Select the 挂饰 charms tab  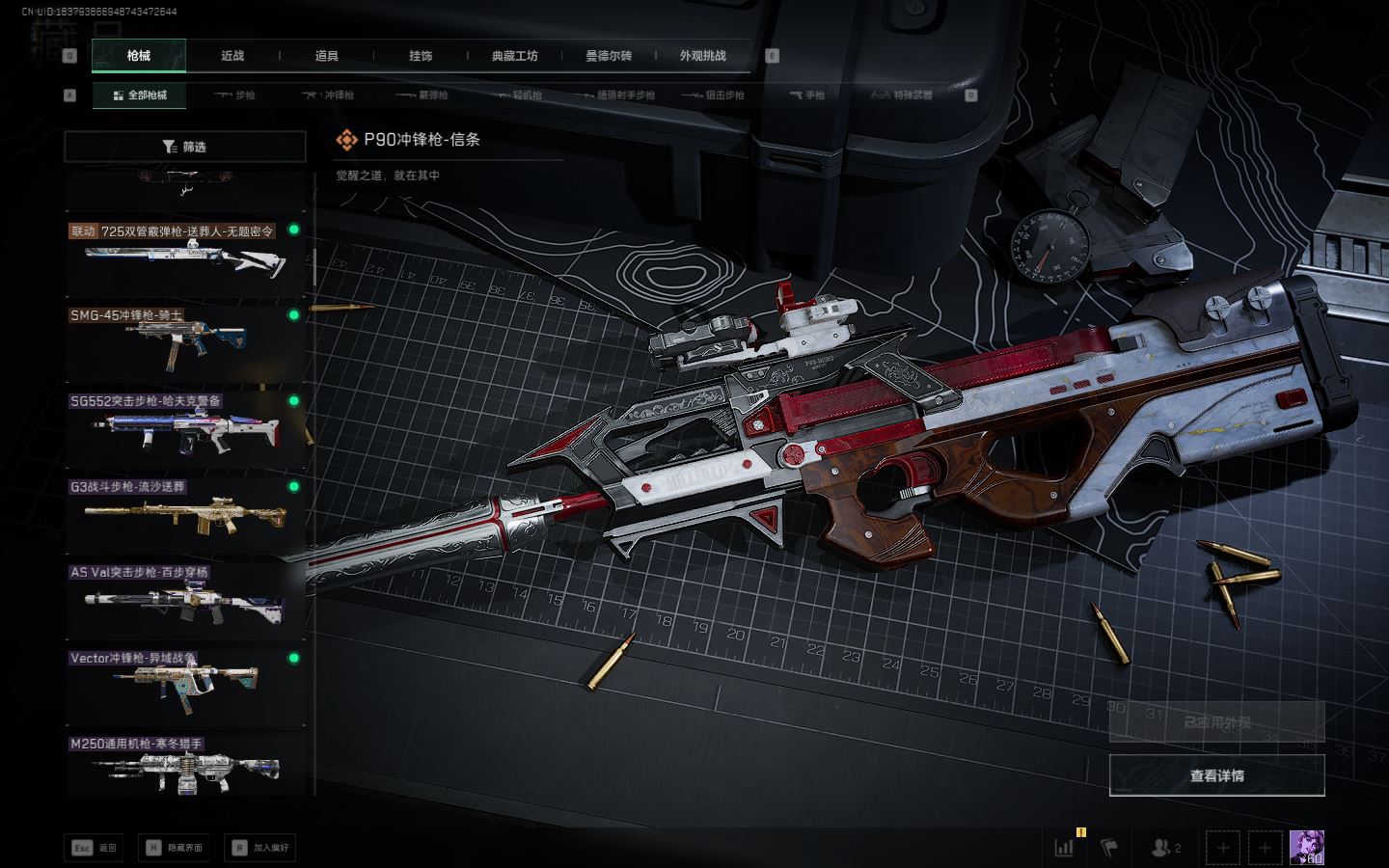pos(421,56)
